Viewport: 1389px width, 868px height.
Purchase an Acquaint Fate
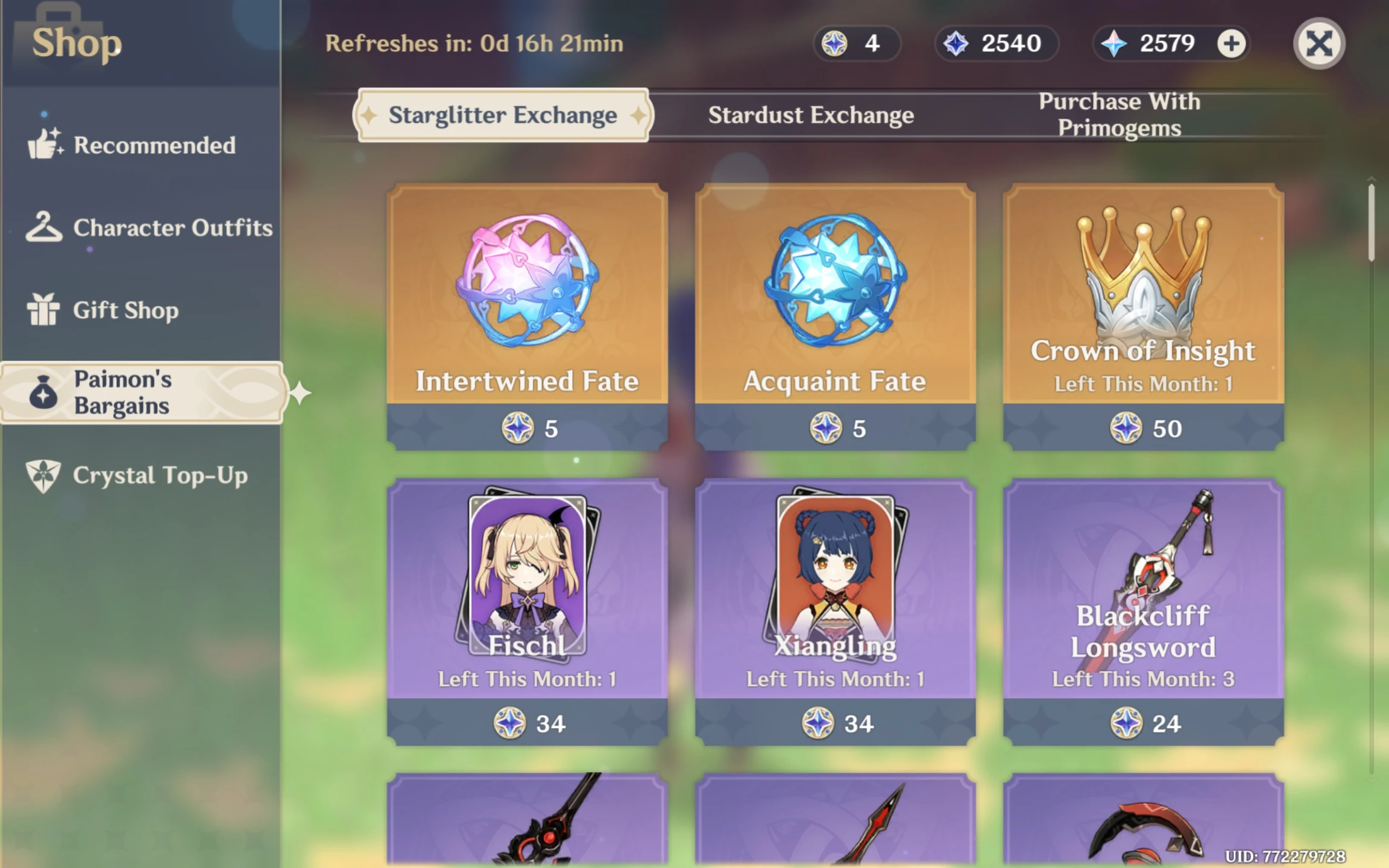click(835, 313)
